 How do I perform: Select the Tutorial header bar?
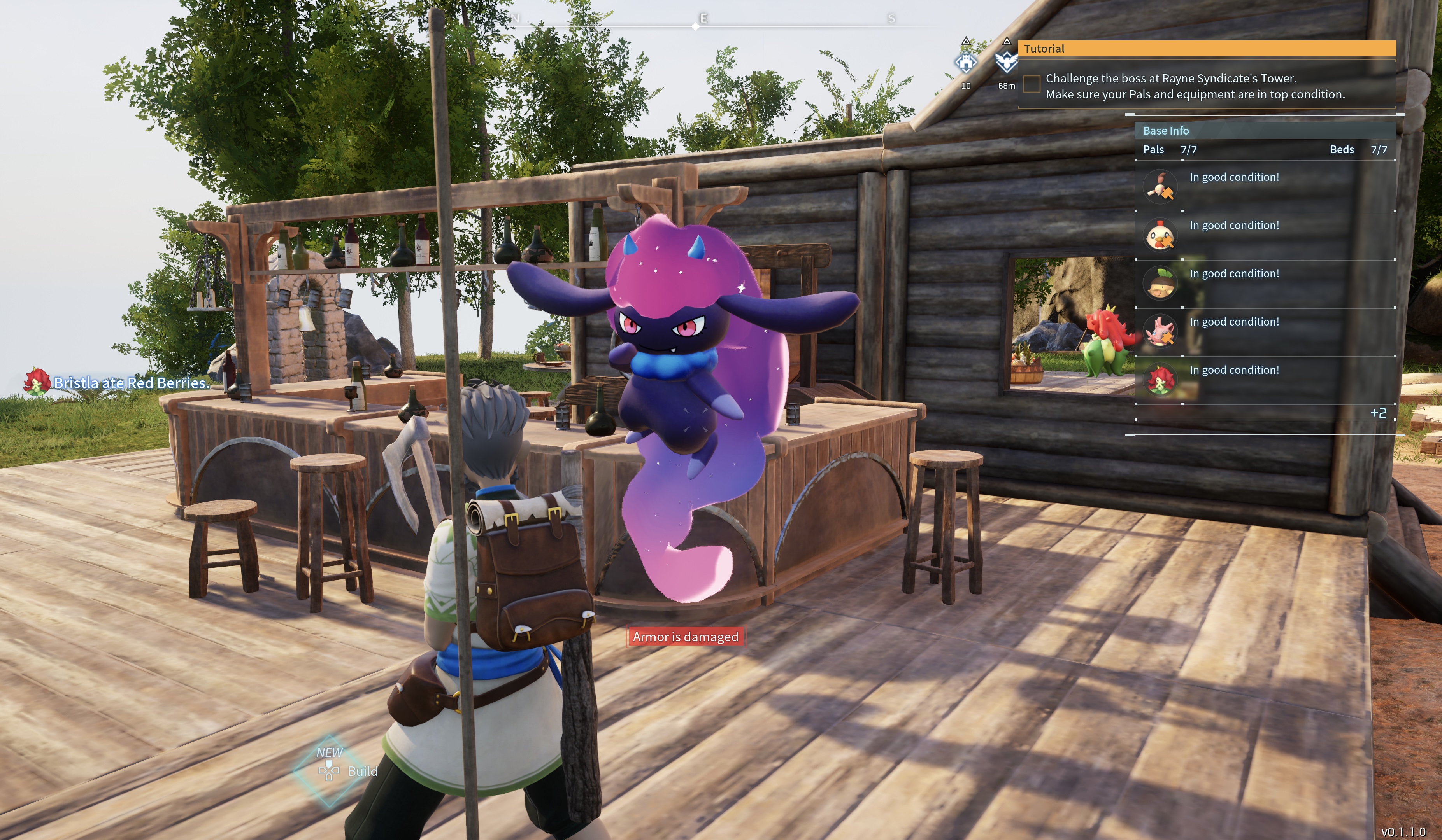(1206, 49)
